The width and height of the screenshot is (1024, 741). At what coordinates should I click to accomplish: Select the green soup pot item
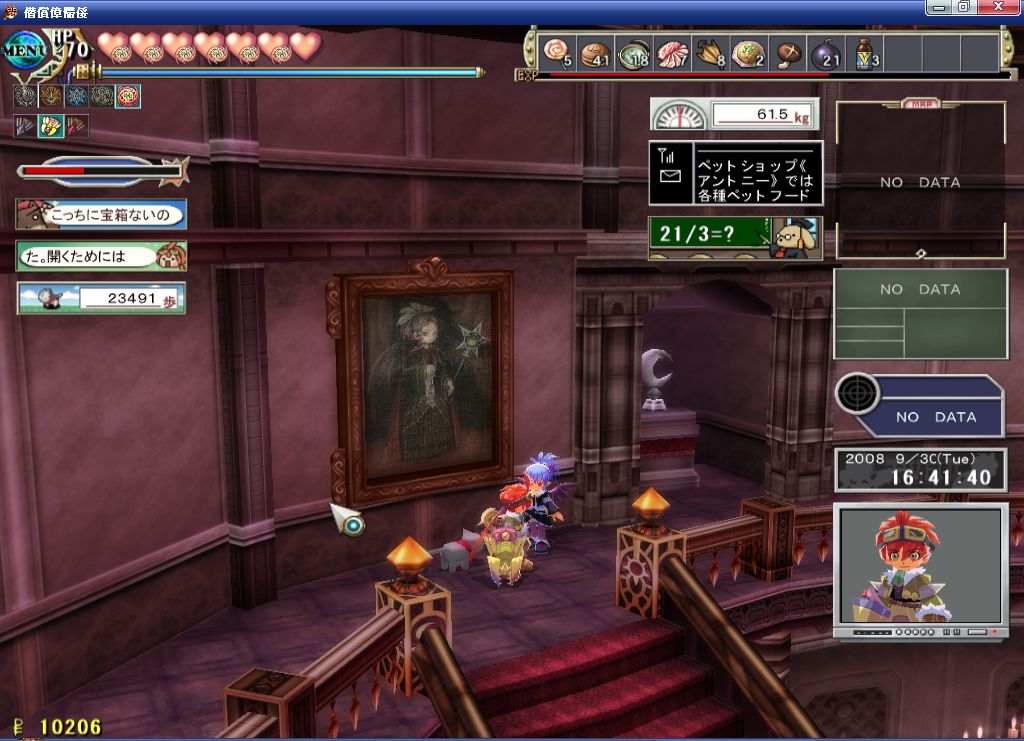point(633,51)
